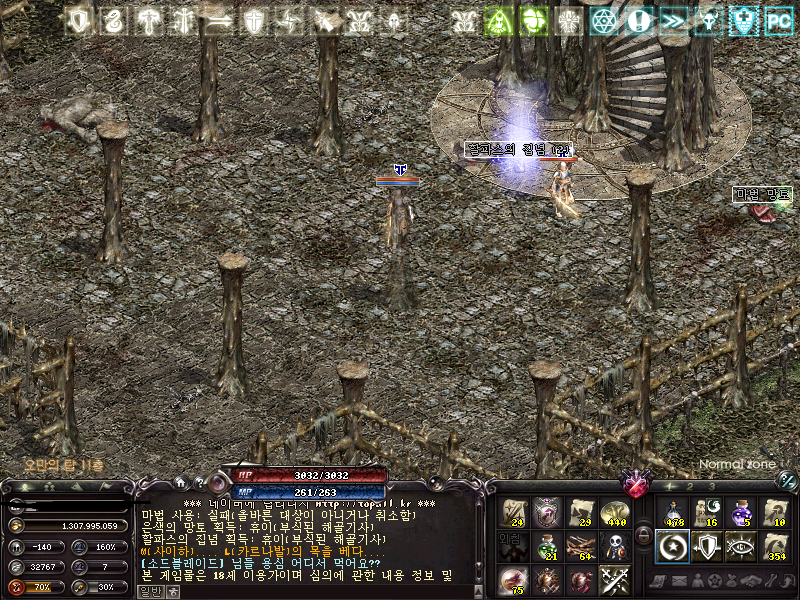Use the blue potion with 478 count
Viewport: 800px width, 600px height.
coord(674,513)
